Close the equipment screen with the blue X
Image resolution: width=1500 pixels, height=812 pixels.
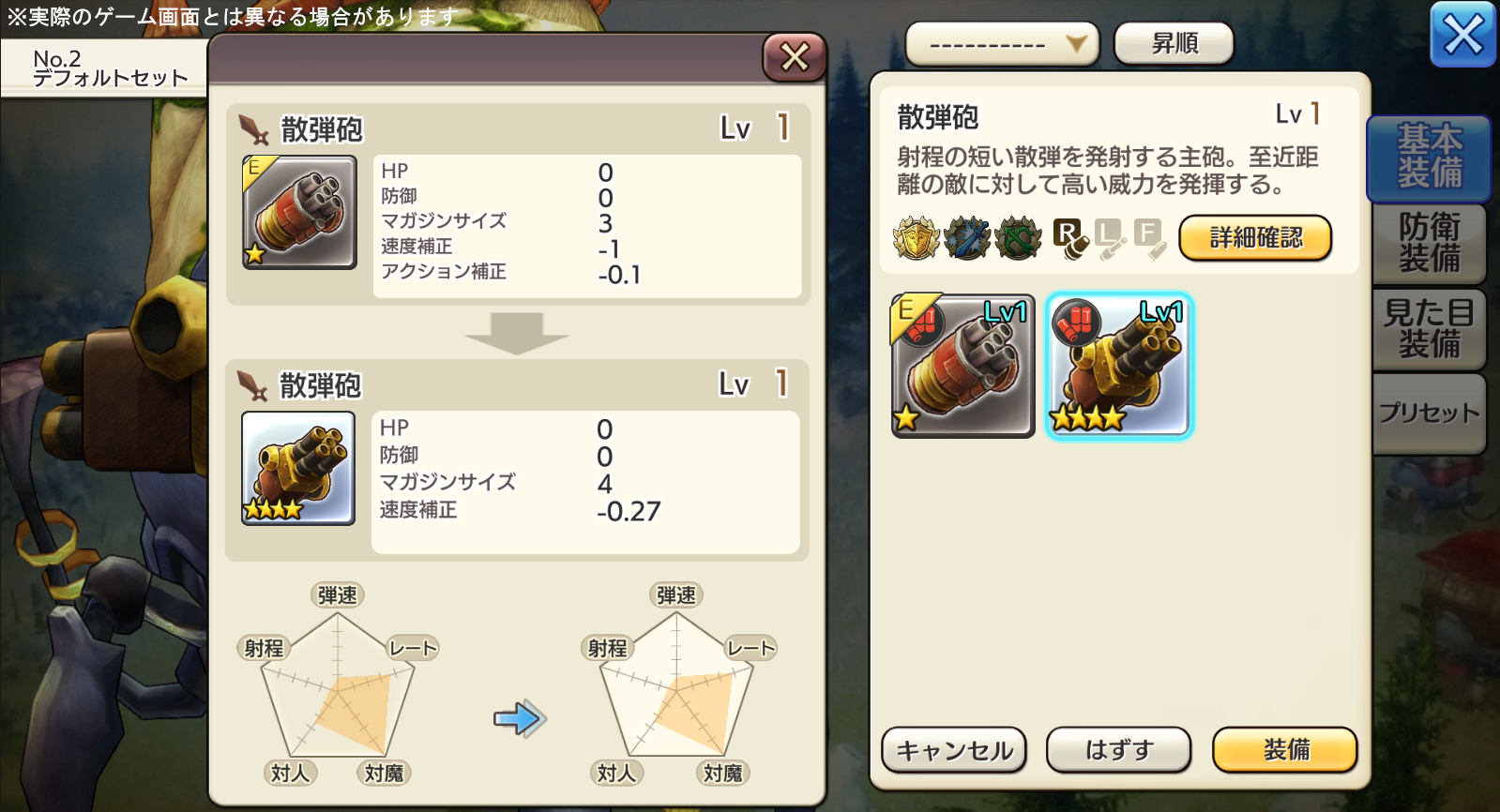[x=1462, y=36]
